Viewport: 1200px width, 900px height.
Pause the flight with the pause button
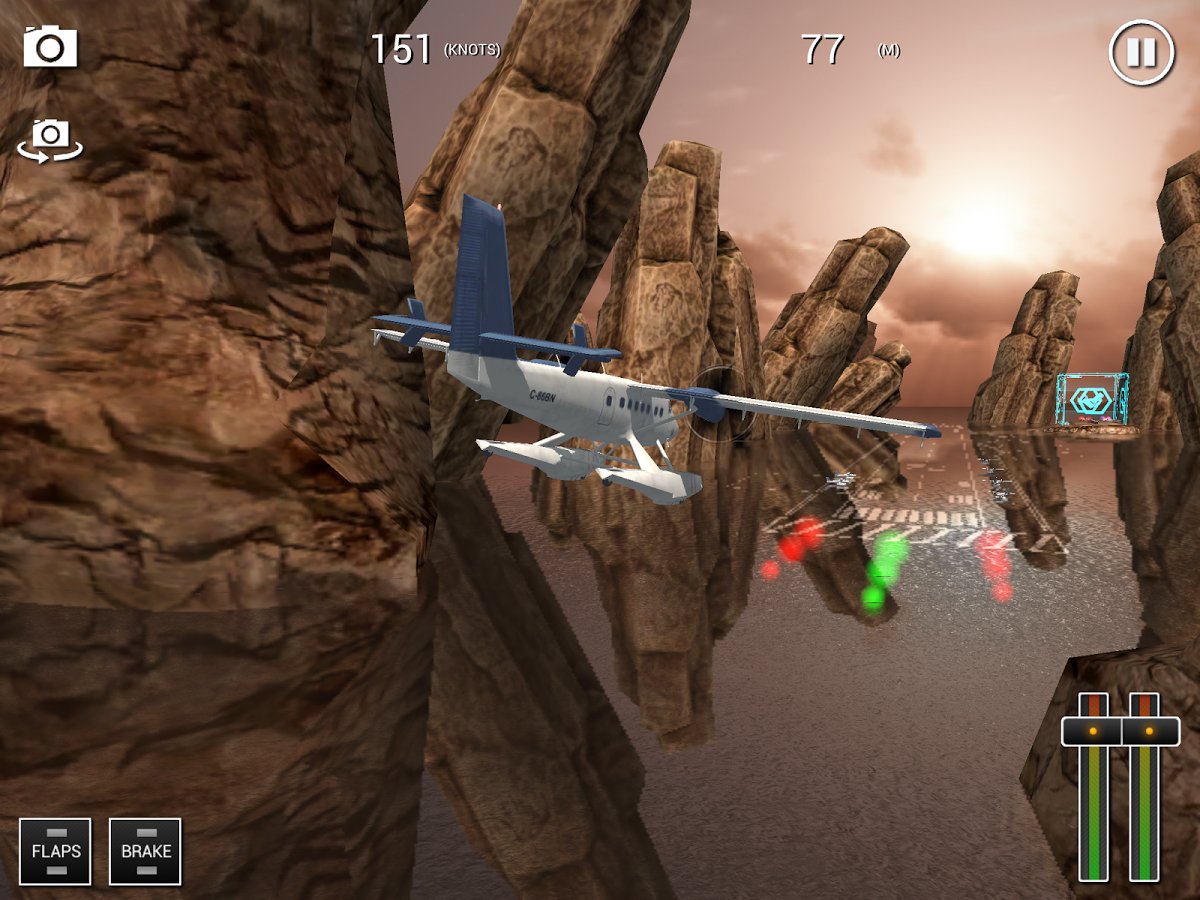coord(1141,52)
